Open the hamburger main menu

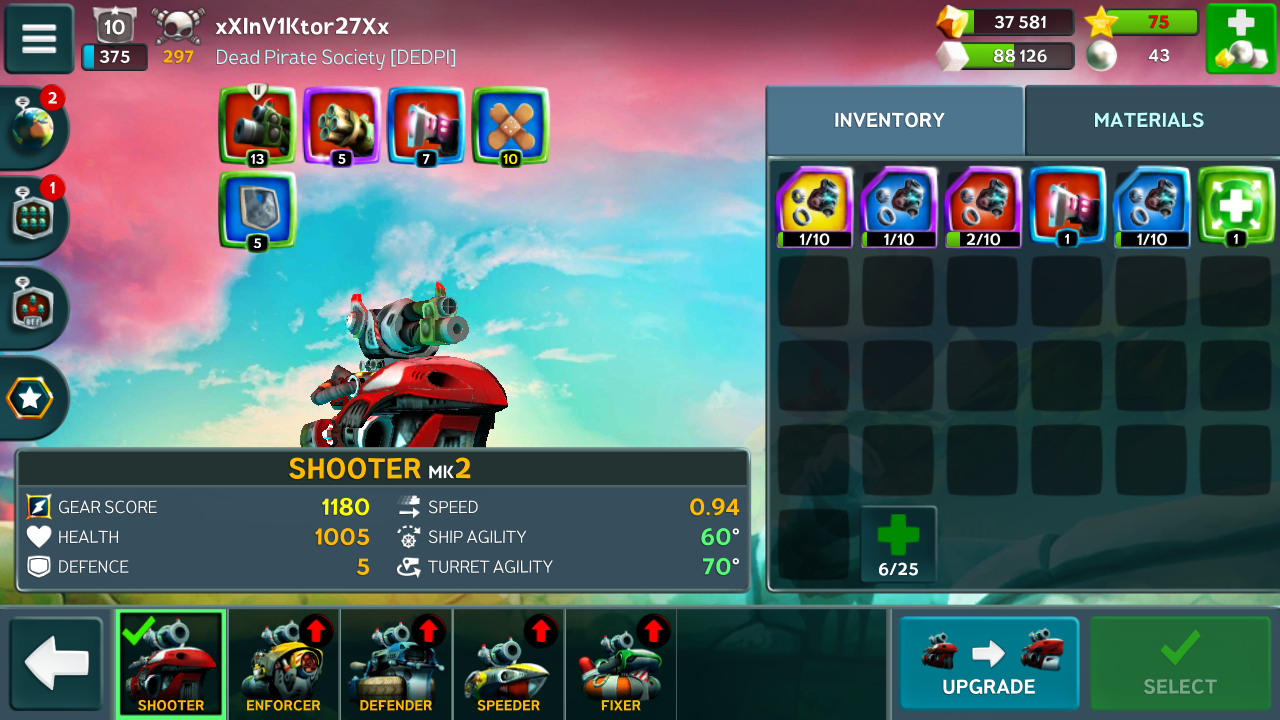(39, 38)
